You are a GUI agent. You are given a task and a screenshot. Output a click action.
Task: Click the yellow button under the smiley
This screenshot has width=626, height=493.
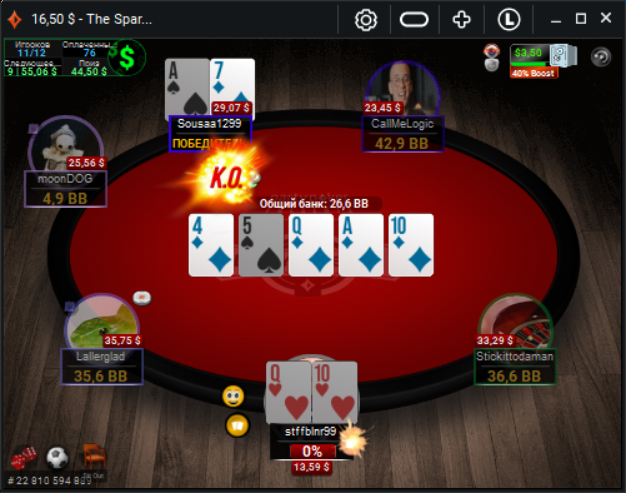click(237, 424)
